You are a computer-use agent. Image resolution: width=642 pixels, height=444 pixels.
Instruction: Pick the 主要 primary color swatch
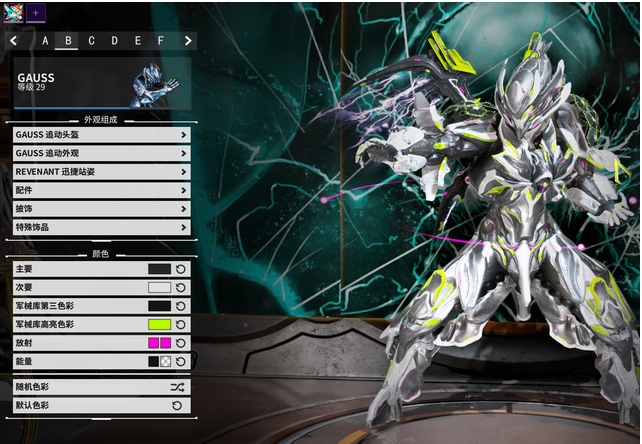(159, 269)
